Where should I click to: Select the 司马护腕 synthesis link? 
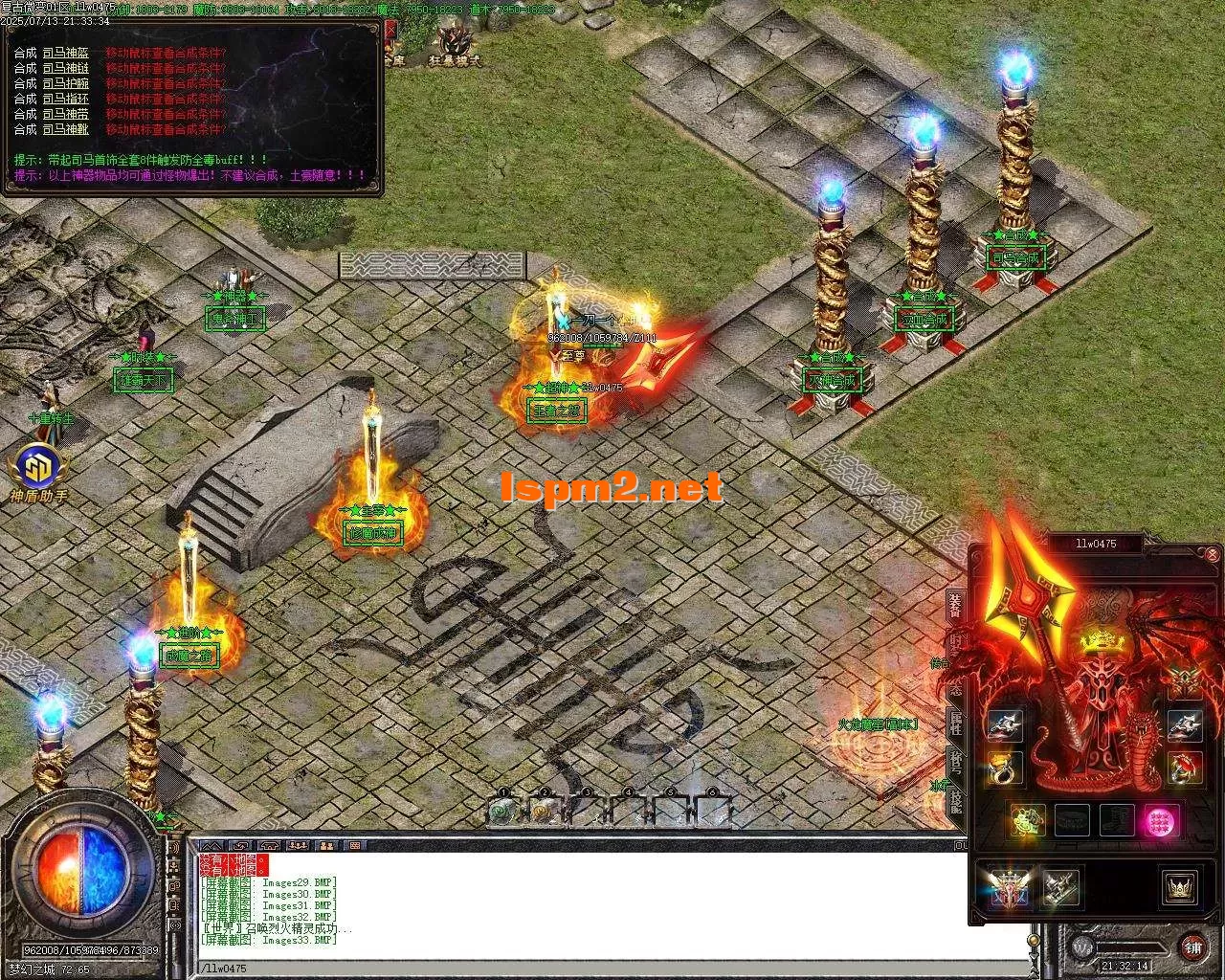click(65, 83)
